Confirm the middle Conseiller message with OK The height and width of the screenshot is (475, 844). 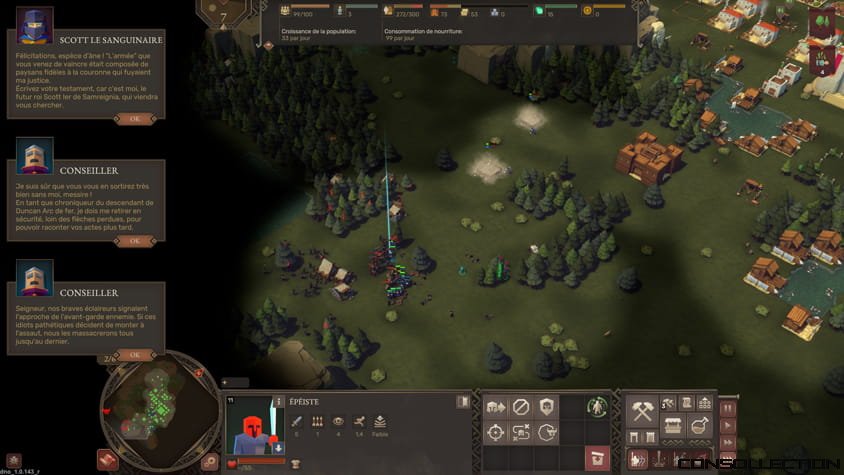click(134, 240)
